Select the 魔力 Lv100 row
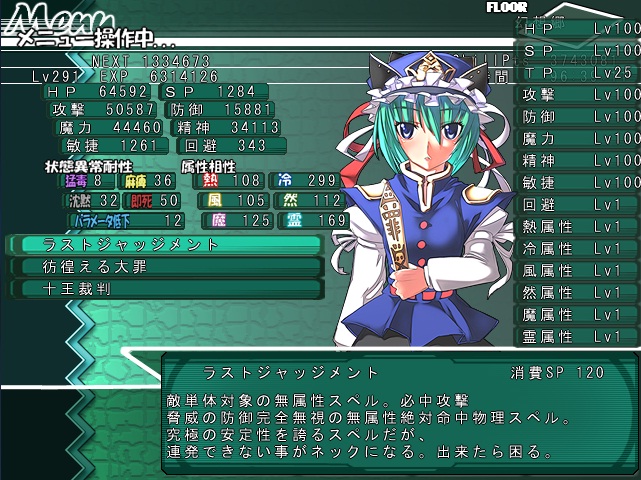The height and width of the screenshot is (480, 641). click(578, 138)
